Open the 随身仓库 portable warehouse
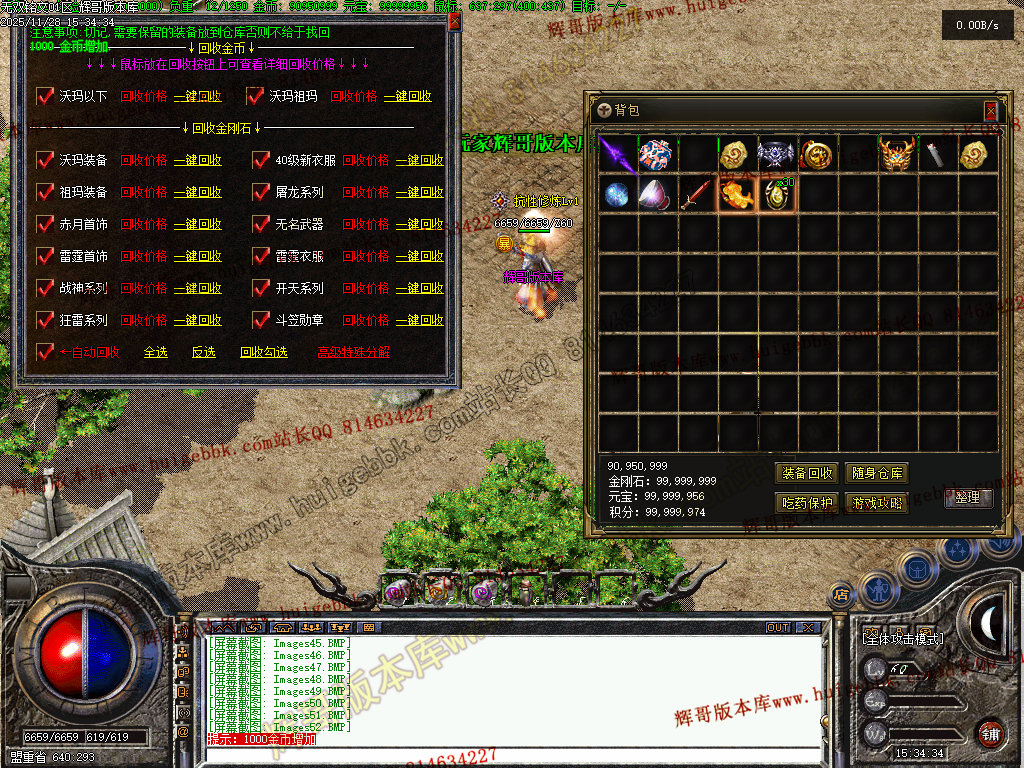 pos(876,473)
